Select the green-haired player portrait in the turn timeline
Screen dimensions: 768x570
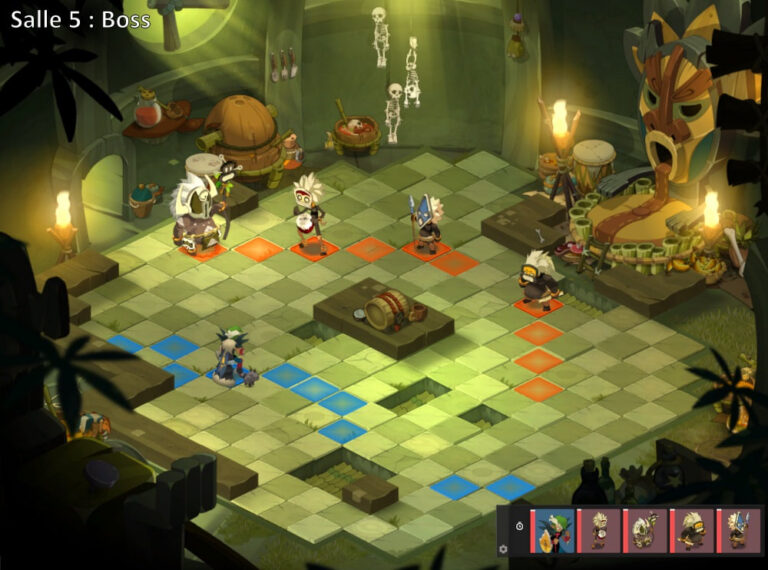(553, 530)
